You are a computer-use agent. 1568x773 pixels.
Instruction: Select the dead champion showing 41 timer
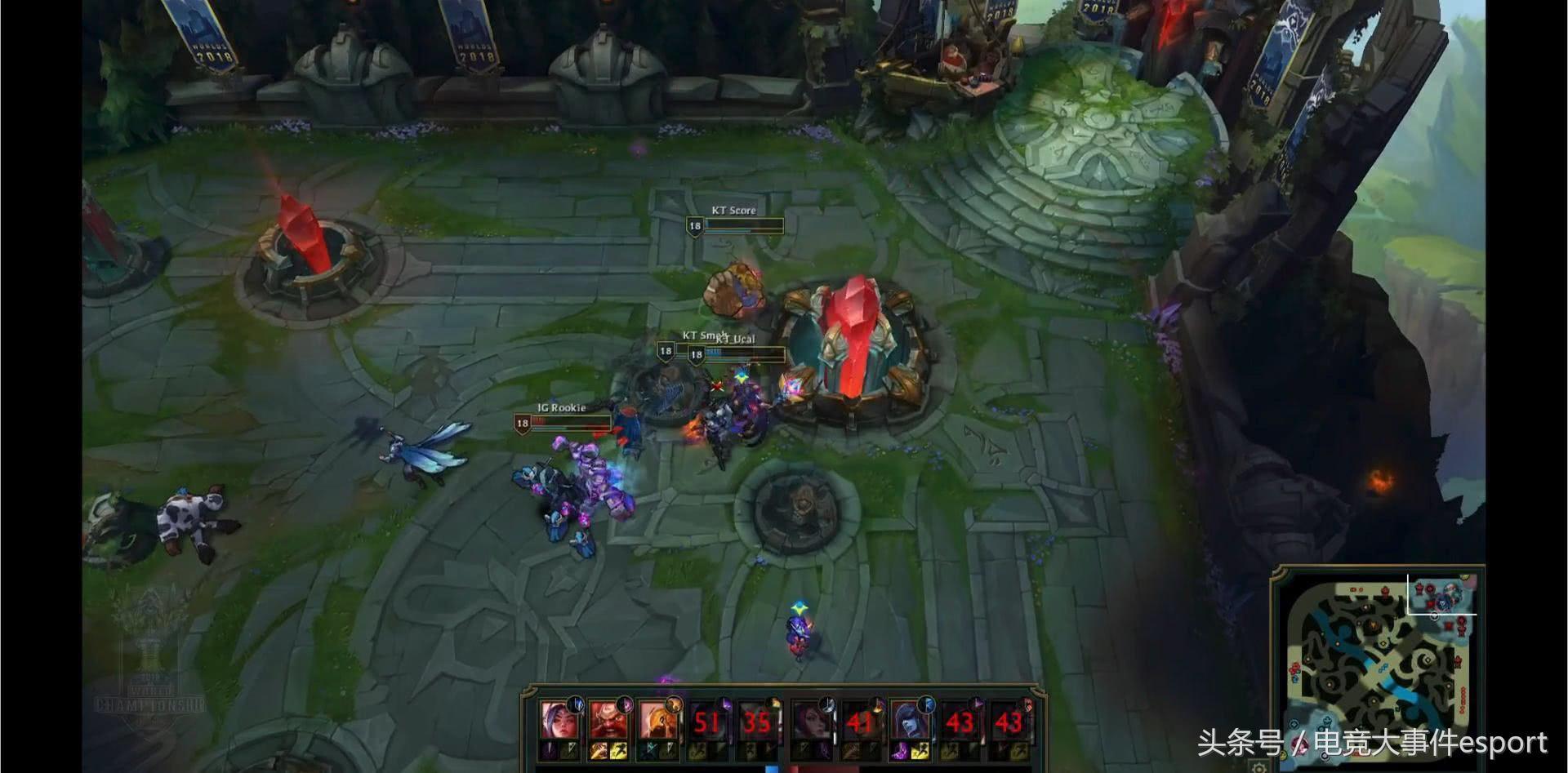pyautogui.click(x=859, y=722)
